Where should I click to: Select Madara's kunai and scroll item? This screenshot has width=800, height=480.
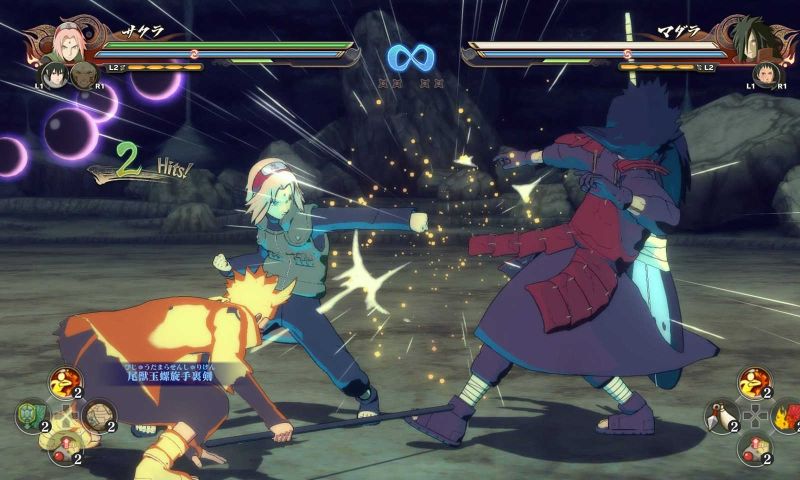[720, 416]
